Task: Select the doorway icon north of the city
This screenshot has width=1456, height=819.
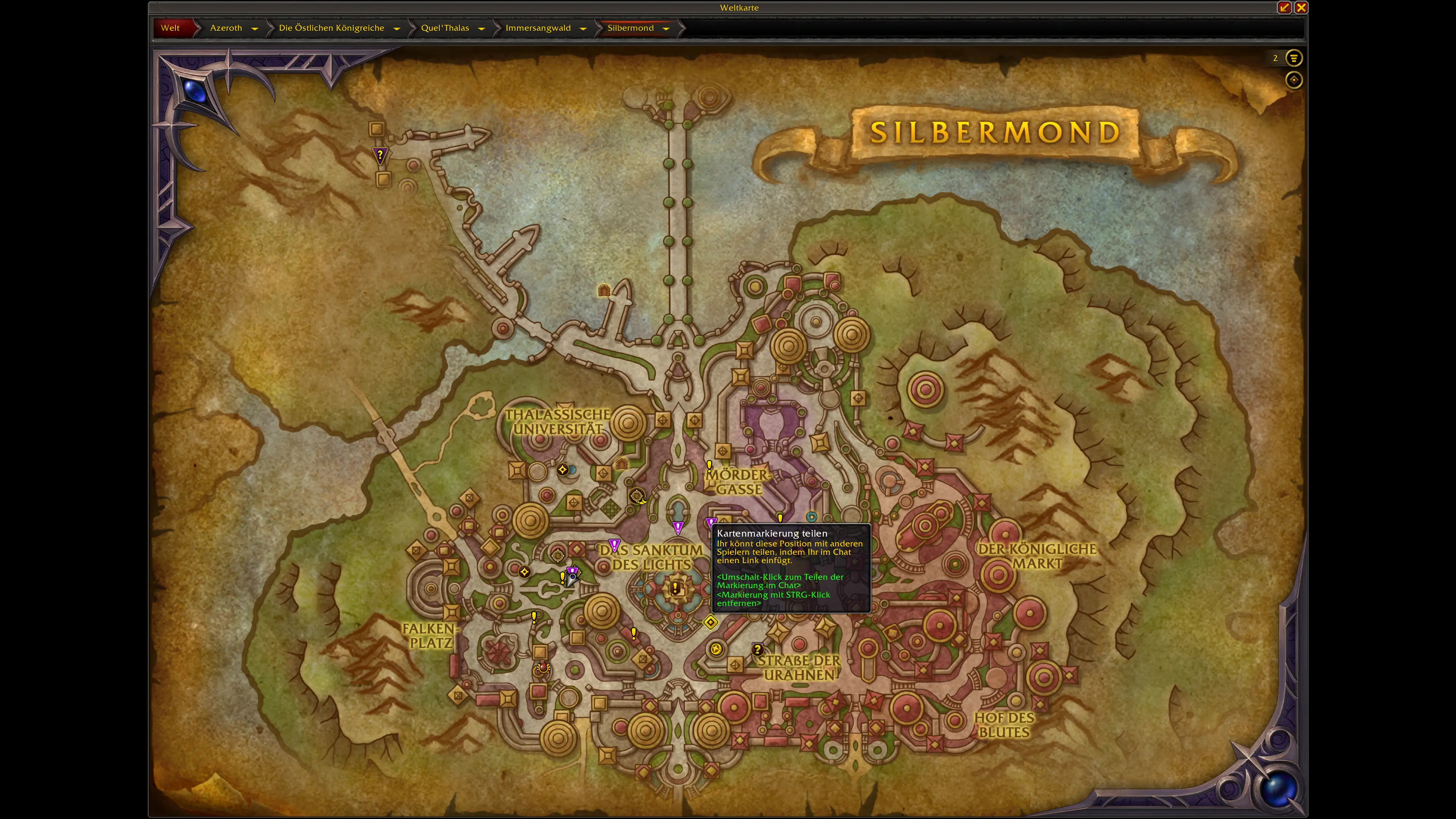Action: [x=604, y=290]
